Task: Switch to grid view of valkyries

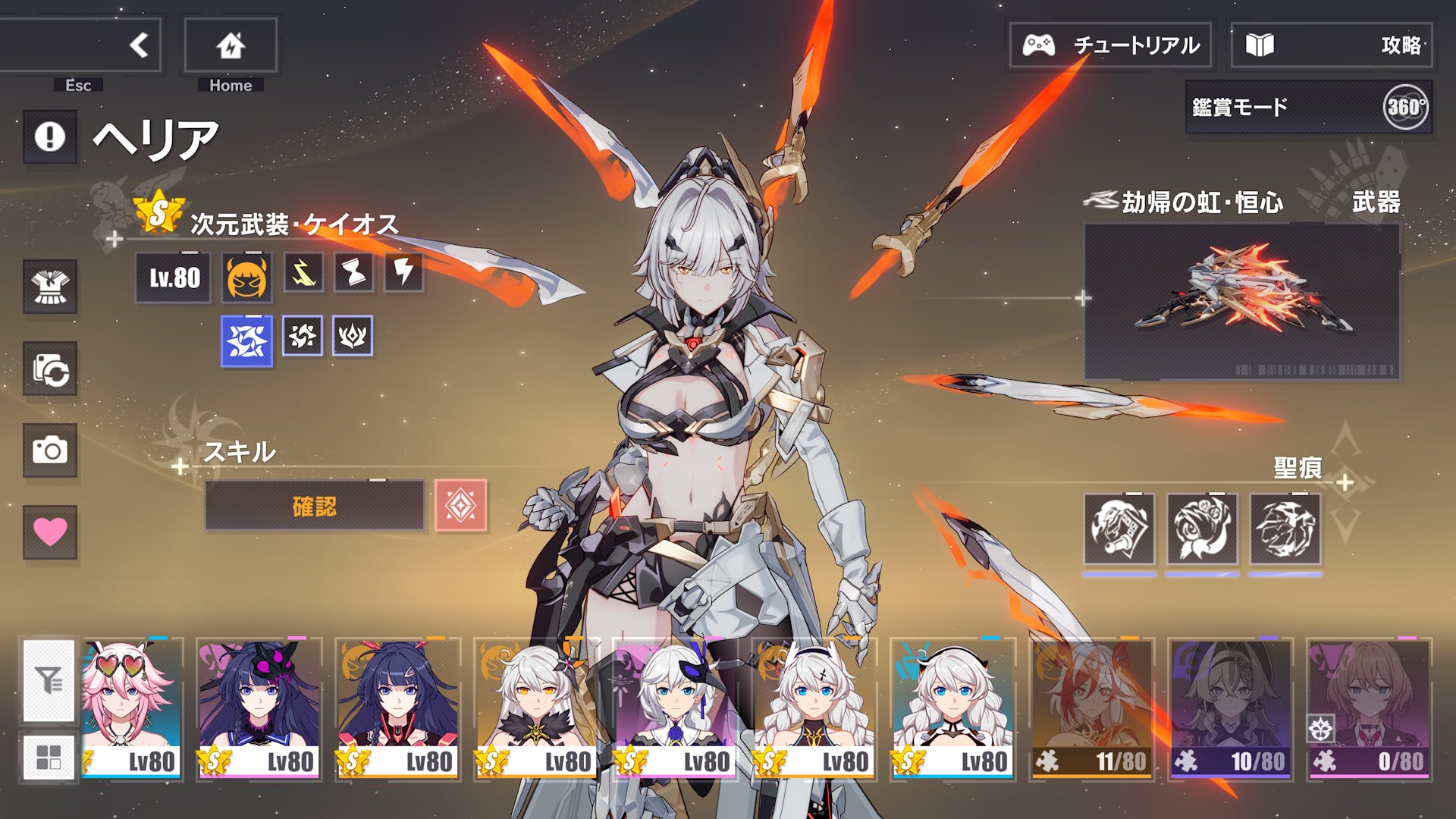Action: pyautogui.click(x=49, y=757)
